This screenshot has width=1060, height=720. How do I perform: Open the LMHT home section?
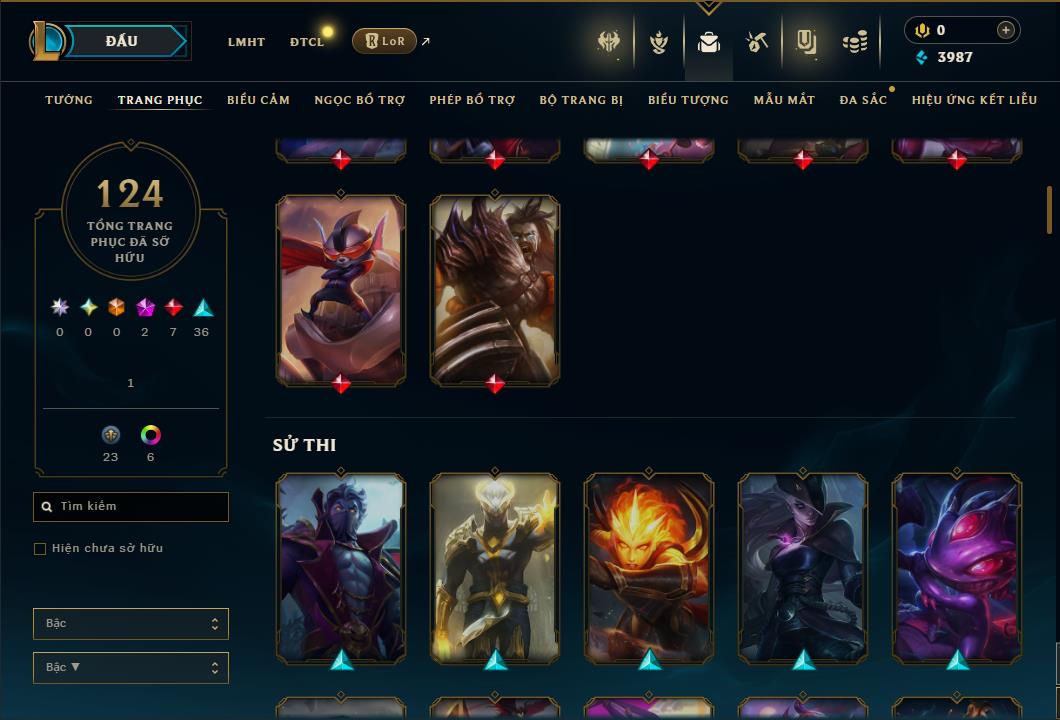pyautogui.click(x=246, y=42)
